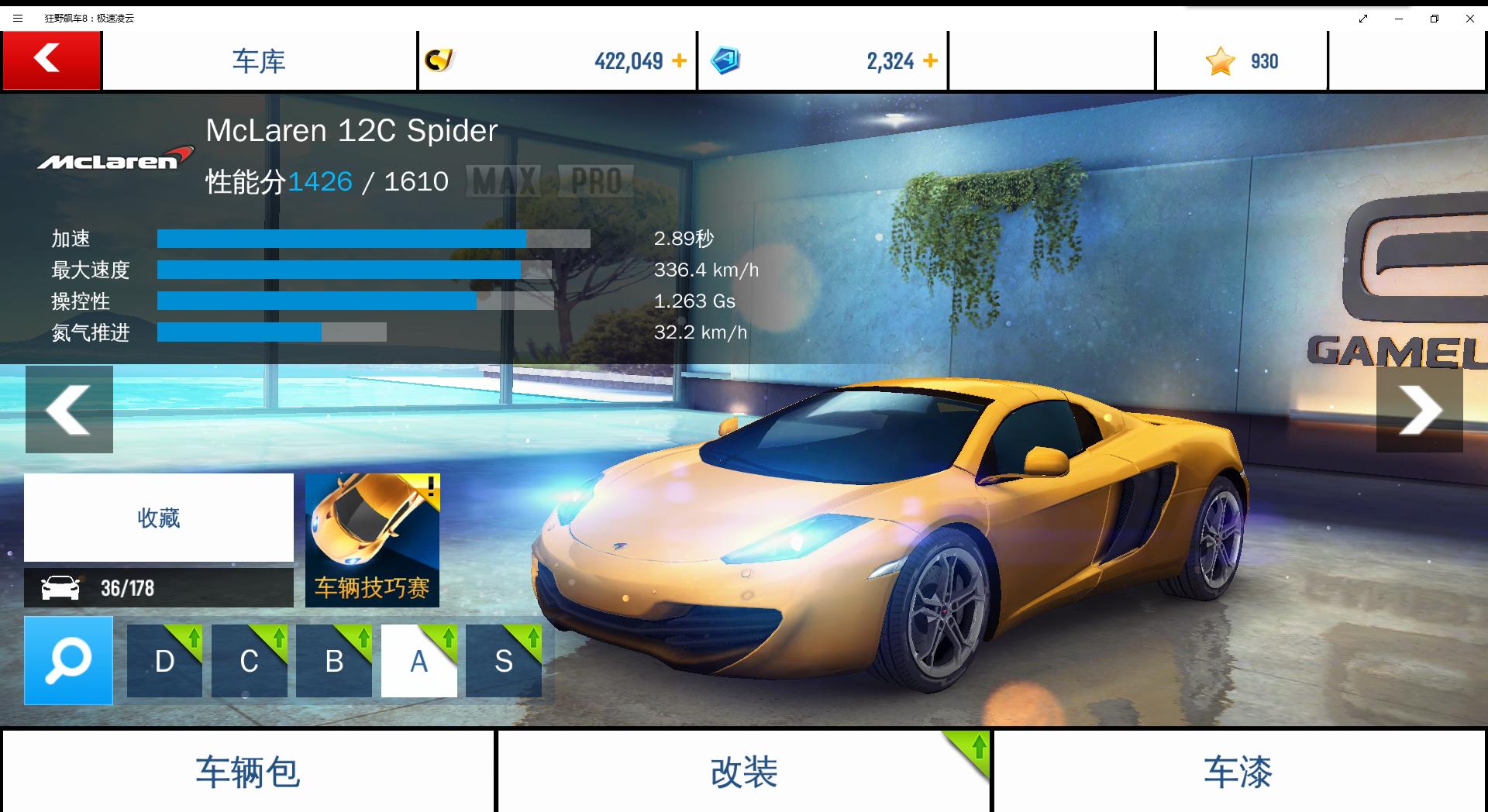Open the 车辆技巧赛 car mastery event
Screen dimensions: 1488x812
(x=372, y=540)
